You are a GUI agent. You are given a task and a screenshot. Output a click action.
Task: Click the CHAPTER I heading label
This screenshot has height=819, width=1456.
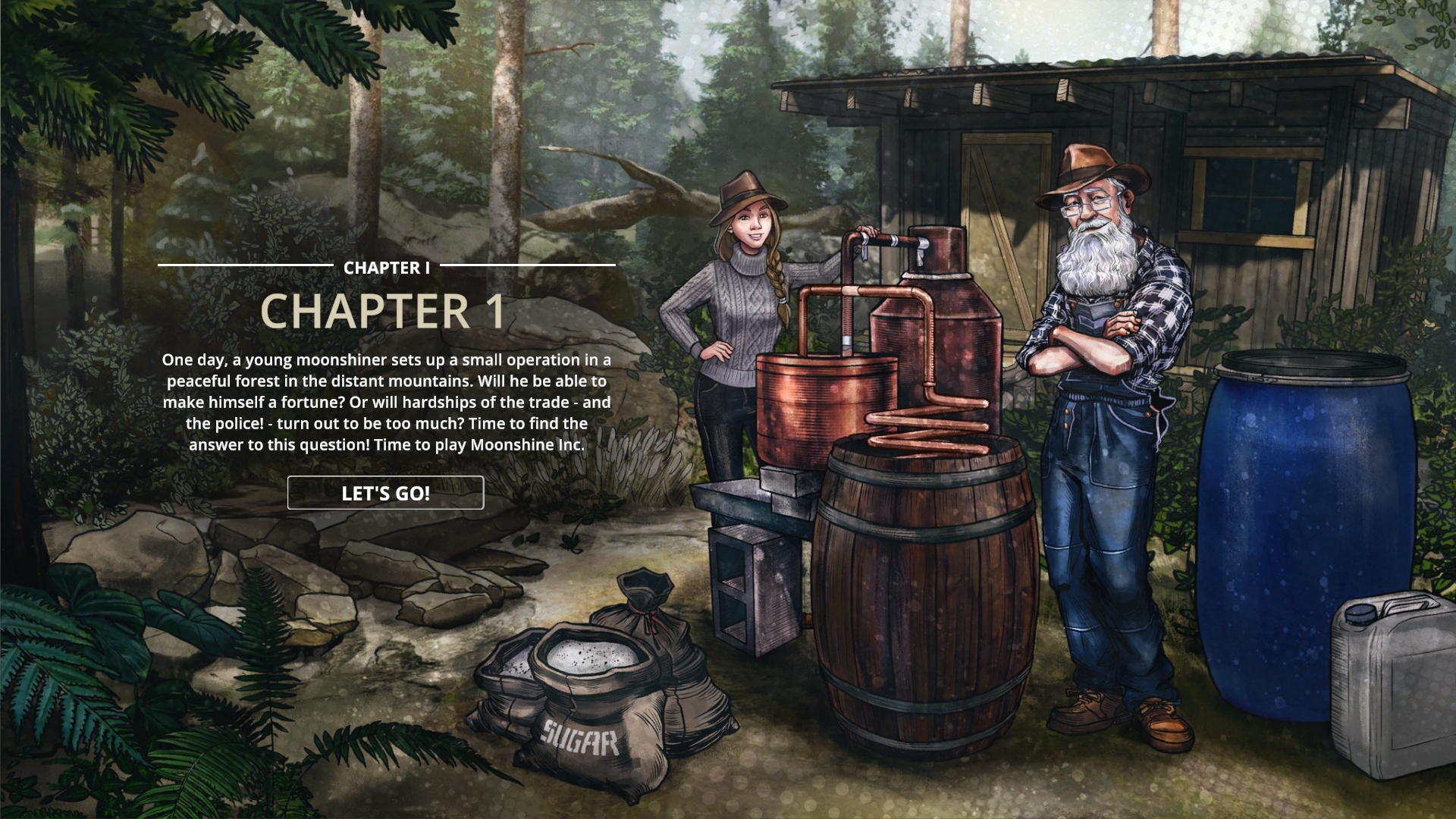click(385, 267)
